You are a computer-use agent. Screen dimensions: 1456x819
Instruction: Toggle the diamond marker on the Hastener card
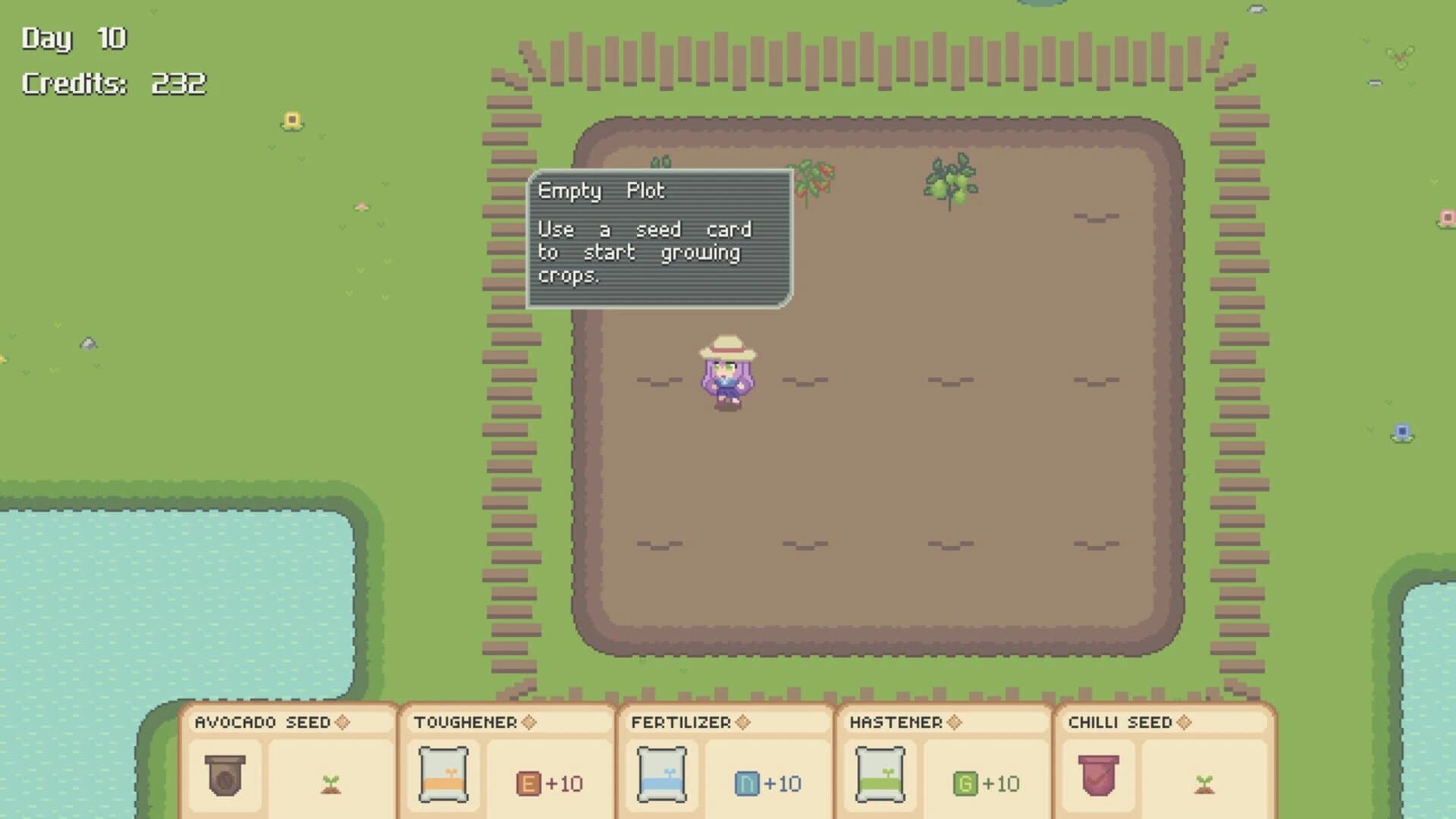pos(955,723)
